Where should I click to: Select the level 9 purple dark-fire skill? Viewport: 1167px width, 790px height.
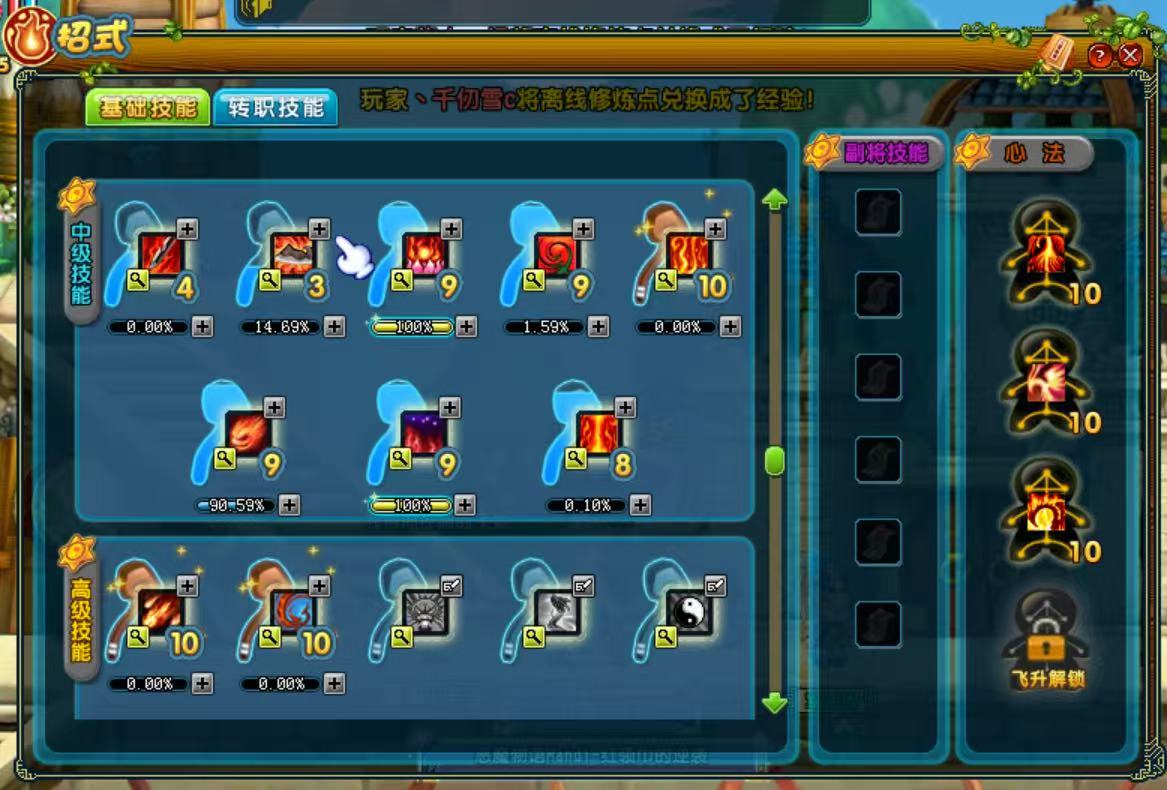(422, 432)
